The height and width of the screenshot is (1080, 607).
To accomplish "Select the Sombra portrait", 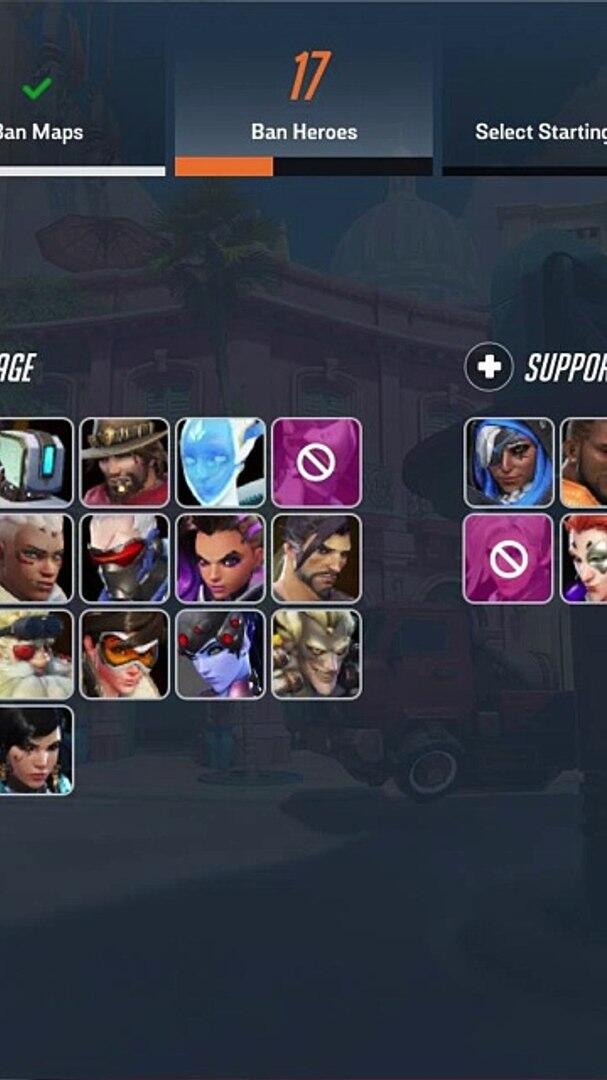I will pos(221,558).
